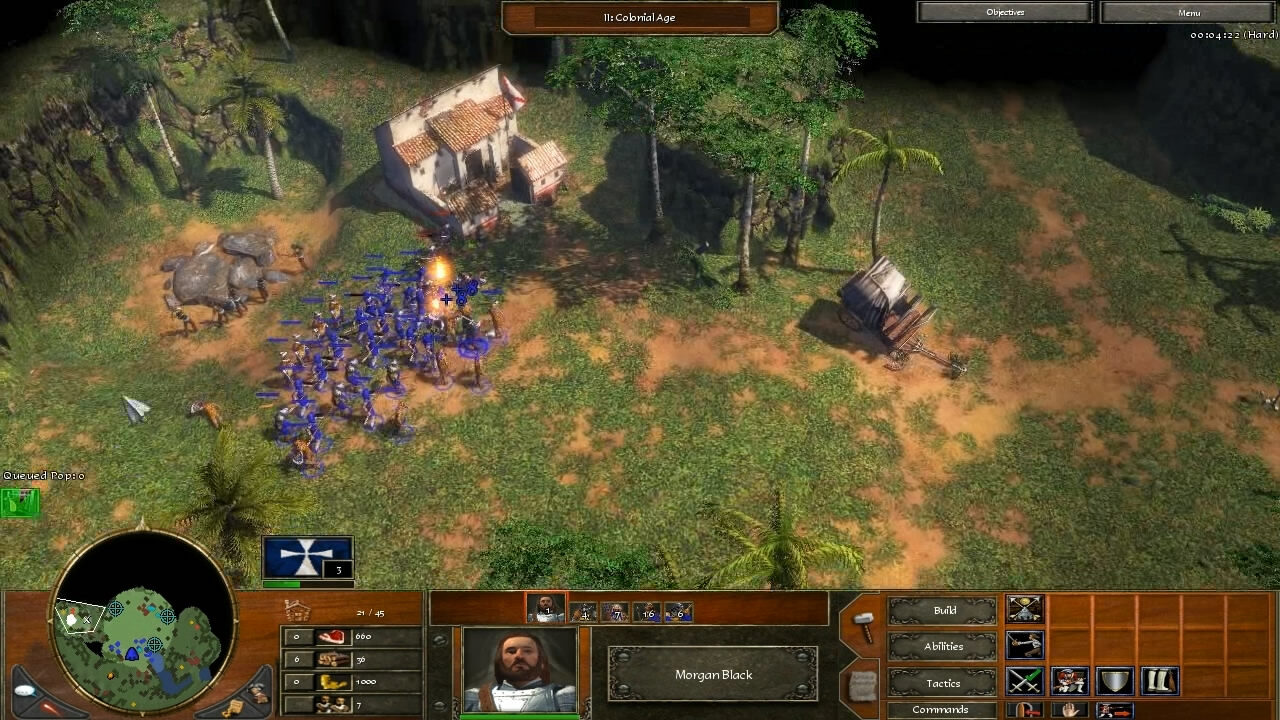This screenshot has width=1280, height=720.
Task: Select the melee attack crossed swords tactic
Action: coord(1024,680)
